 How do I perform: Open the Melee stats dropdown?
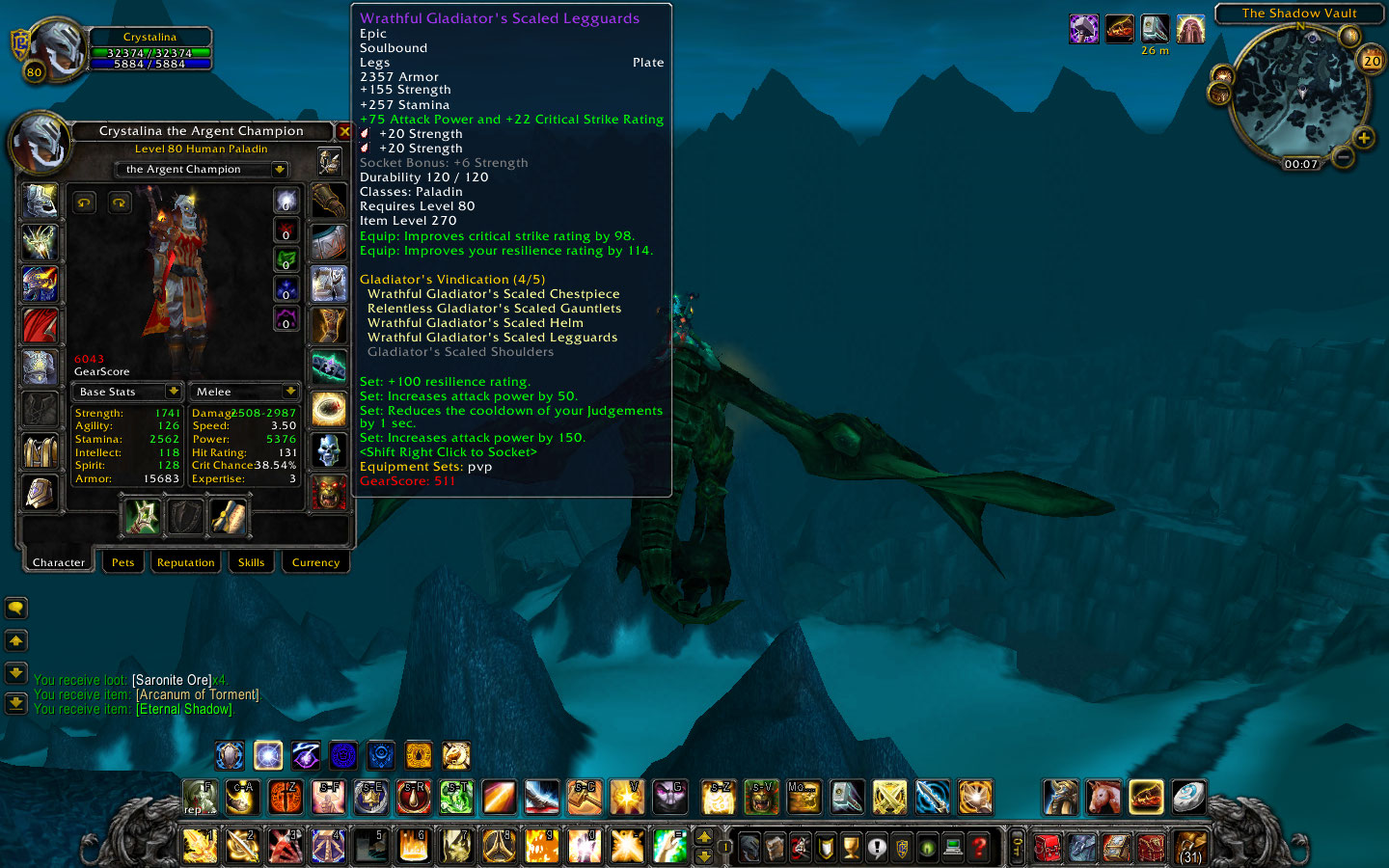[x=289, y=392]
